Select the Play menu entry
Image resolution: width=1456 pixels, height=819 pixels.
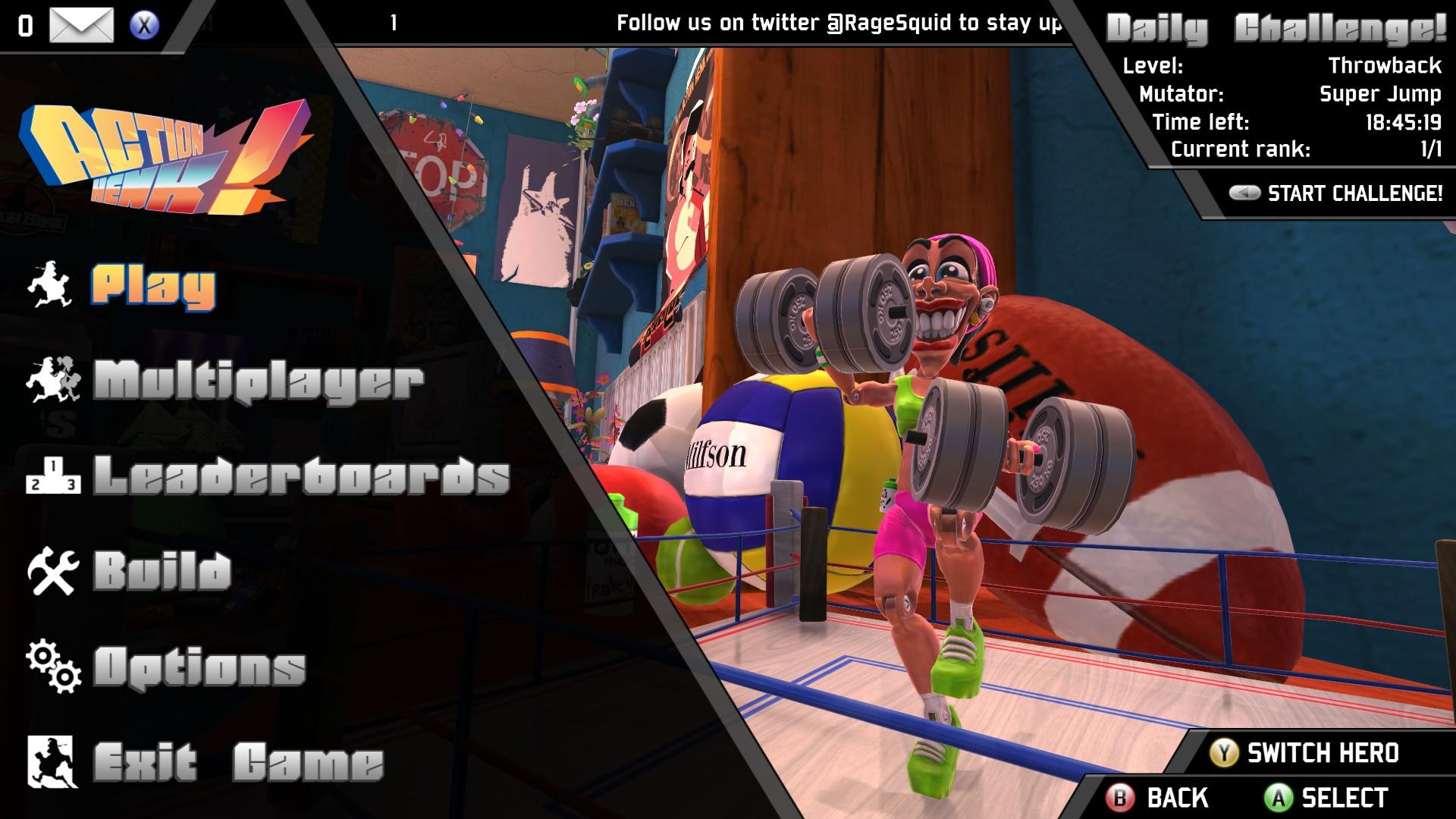(154, 287)
